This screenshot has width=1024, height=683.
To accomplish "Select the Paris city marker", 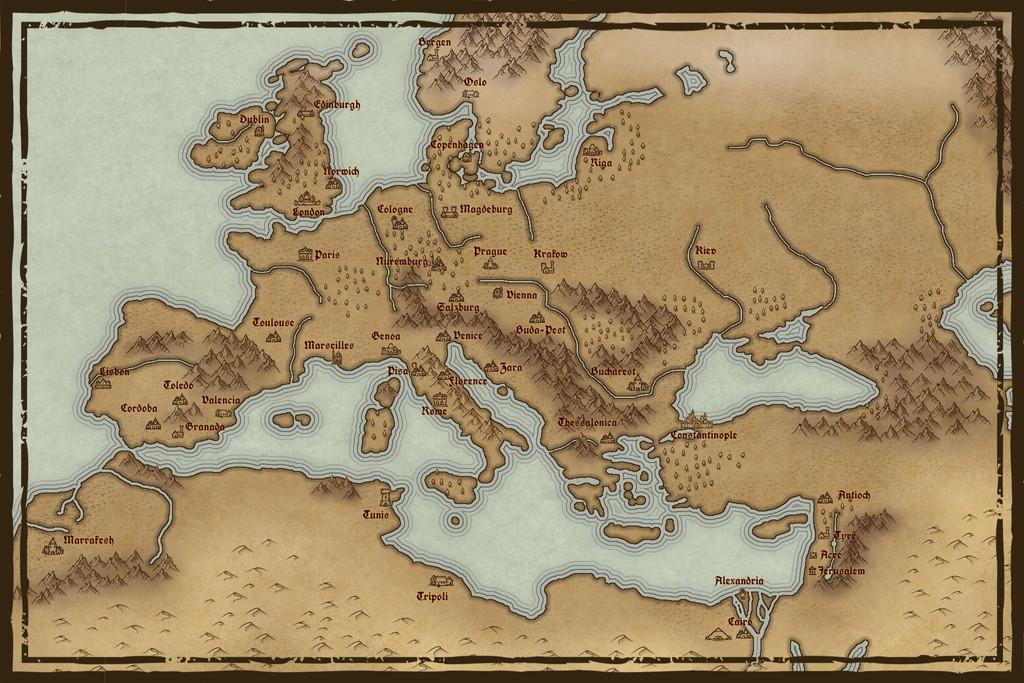I will [305, 255].
